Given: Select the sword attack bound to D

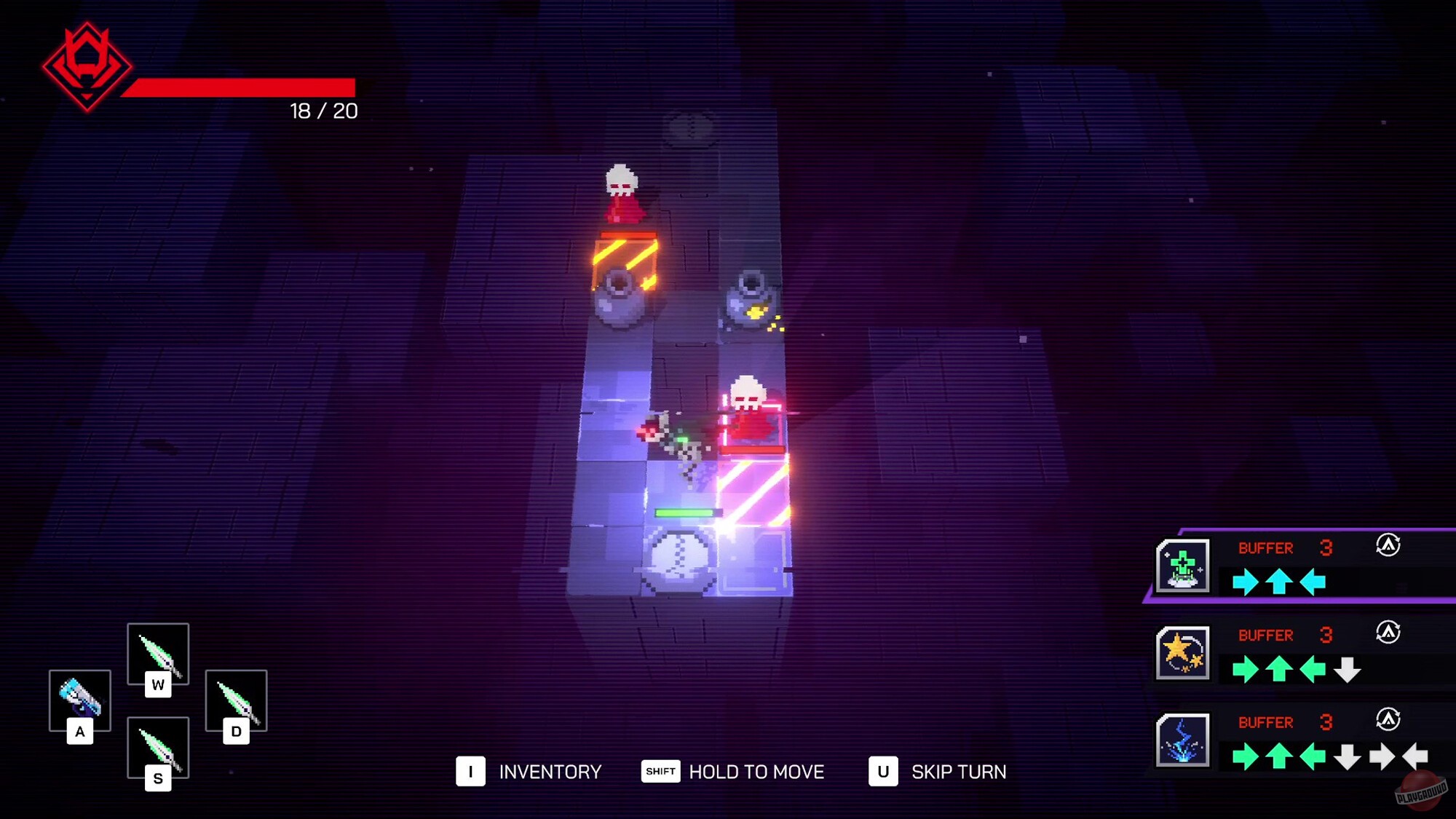Looking at the screenshot, I should pos(236,700).
